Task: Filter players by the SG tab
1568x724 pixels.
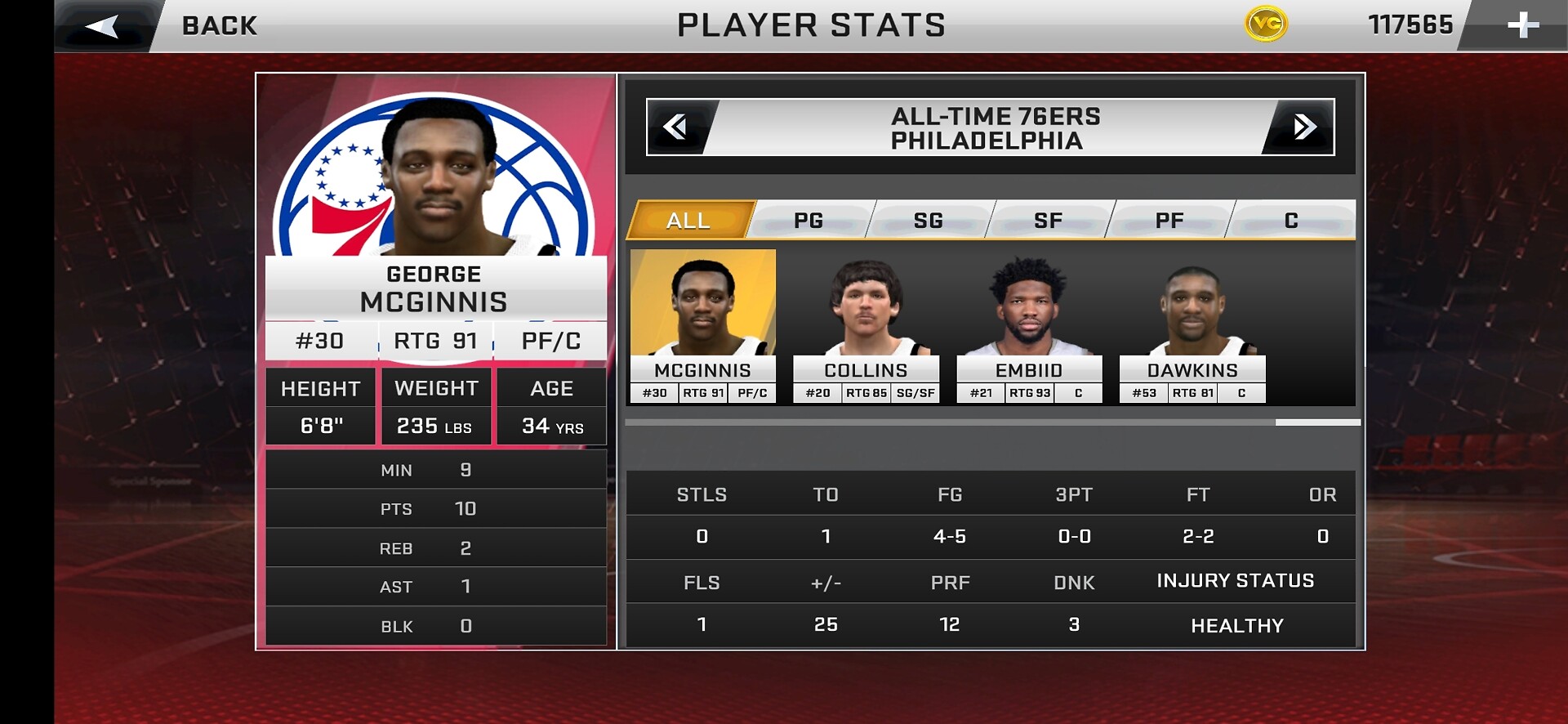Action: (929, 220)
